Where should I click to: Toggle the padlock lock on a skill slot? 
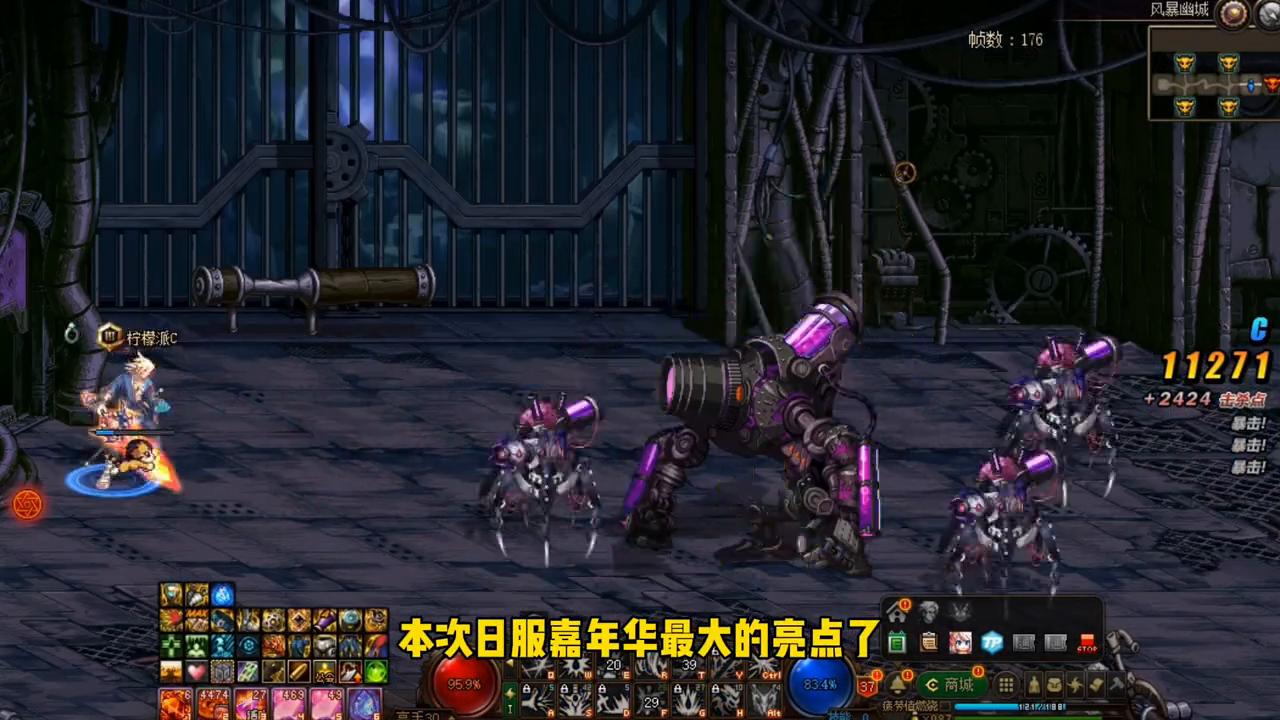pos(527,687)
